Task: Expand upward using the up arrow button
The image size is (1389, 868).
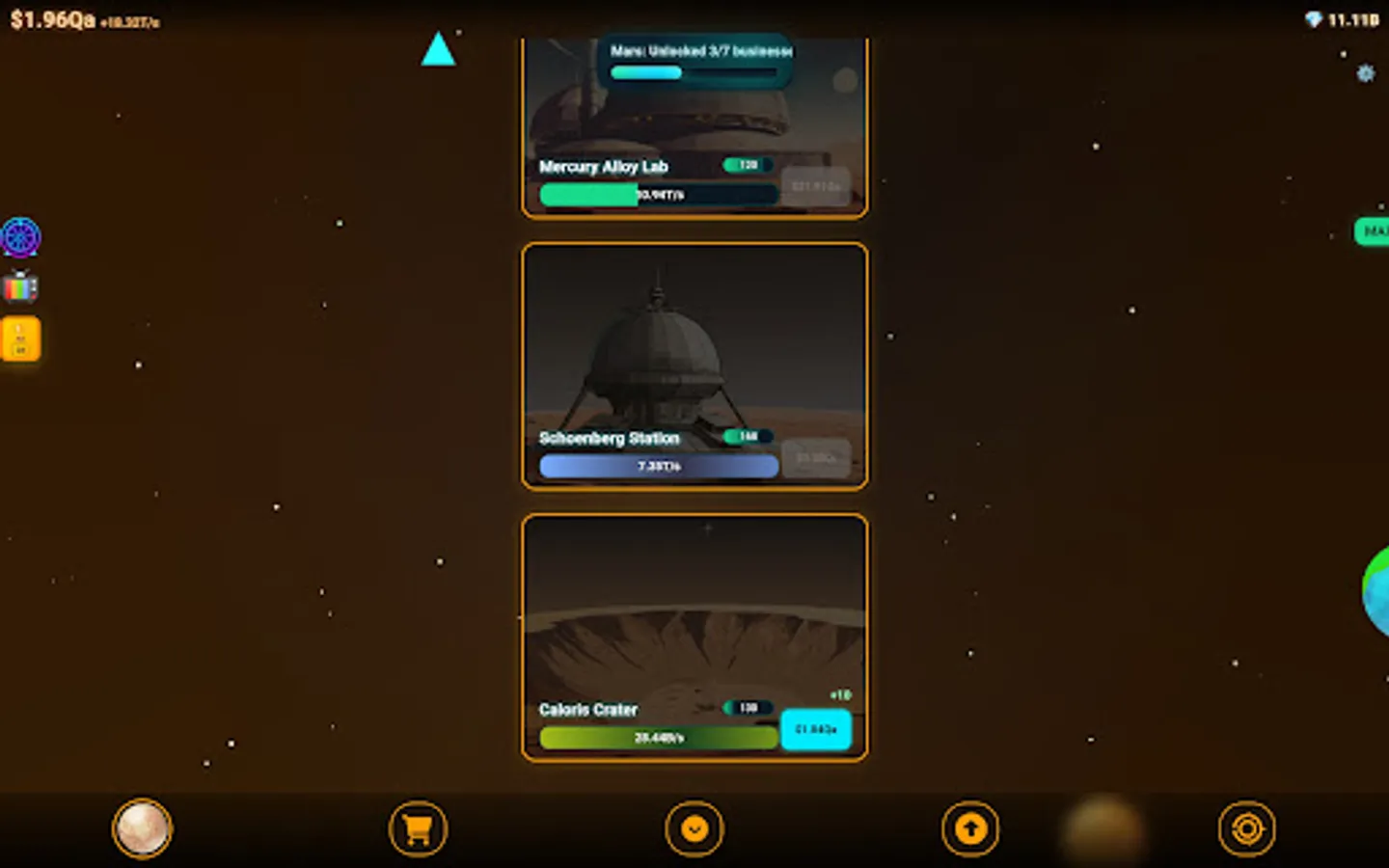Action: tap(970, 828)
